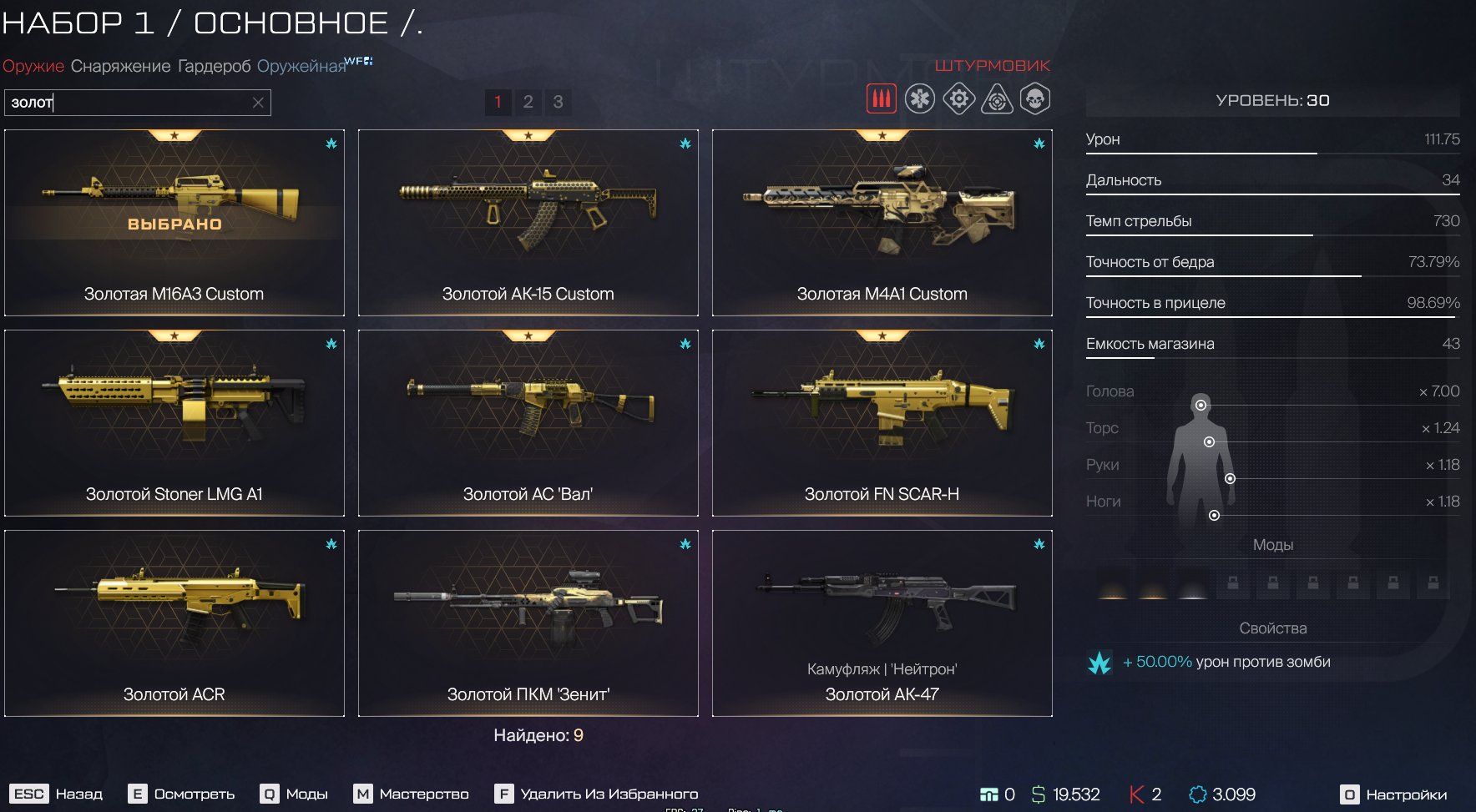Pick the Золотая M4A1 Custom weapon
The height and width of the screenshot is (812, 1476).
coord(882,222)
